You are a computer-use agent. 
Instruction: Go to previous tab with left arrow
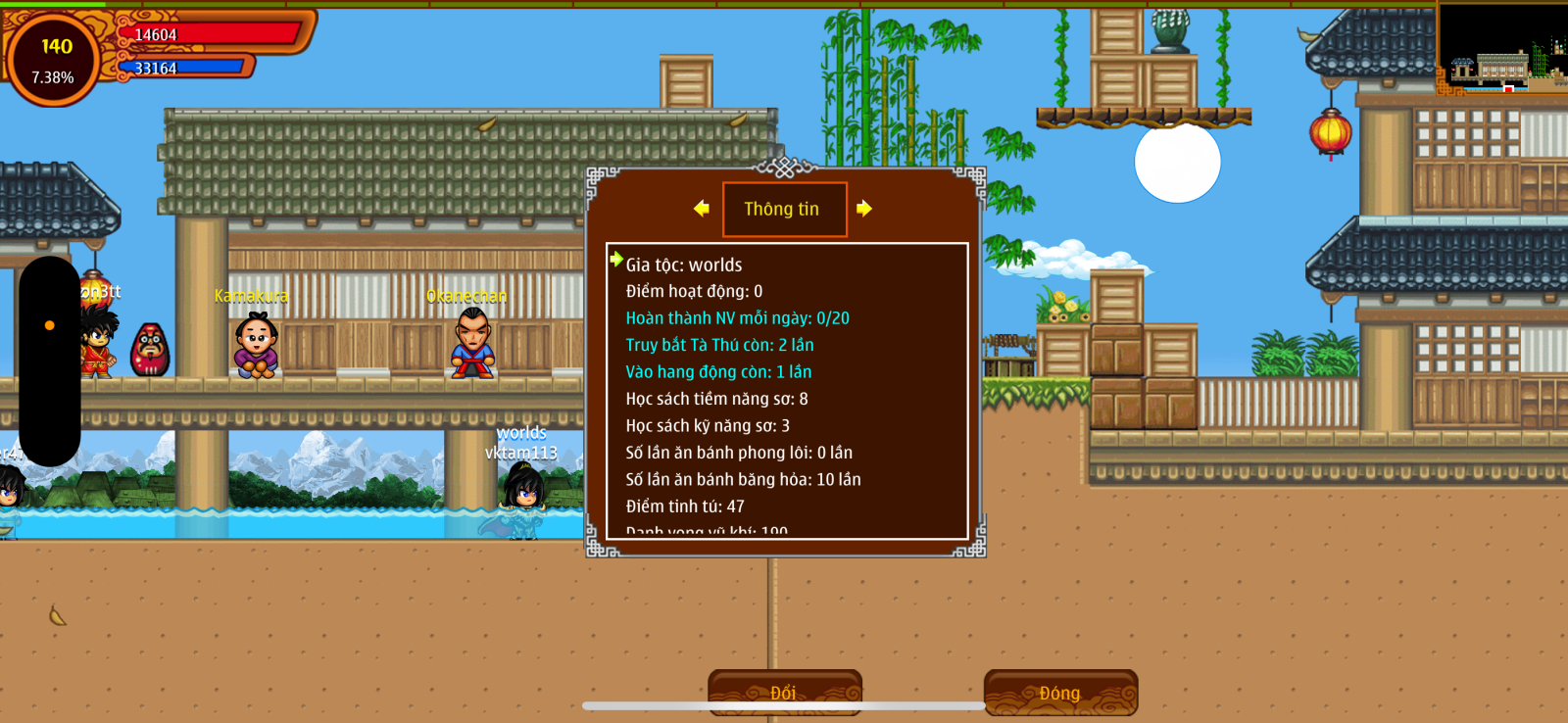pos(701,208)
